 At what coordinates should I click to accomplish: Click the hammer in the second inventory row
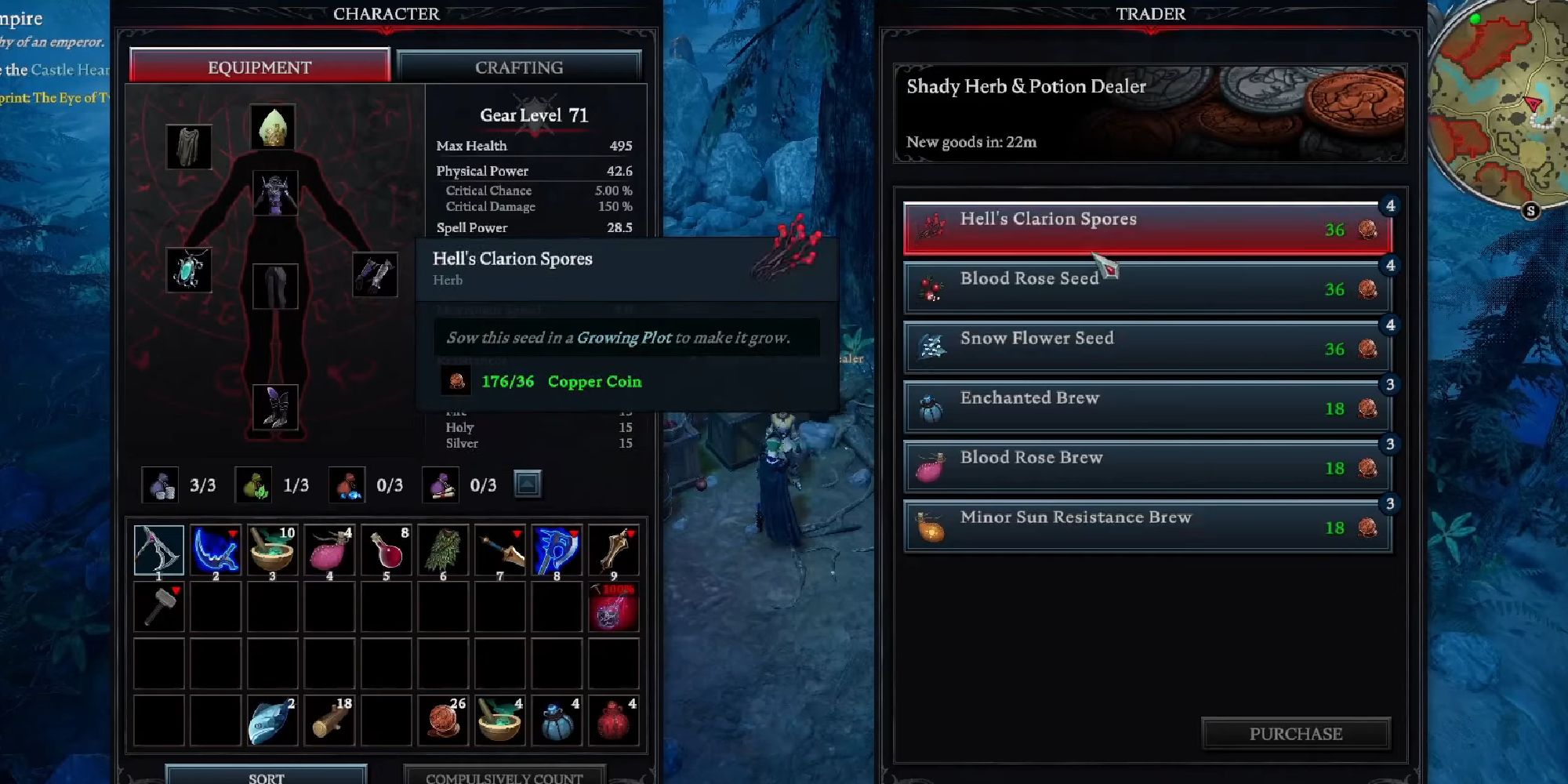pyautogui.click(x=159, y=606)
